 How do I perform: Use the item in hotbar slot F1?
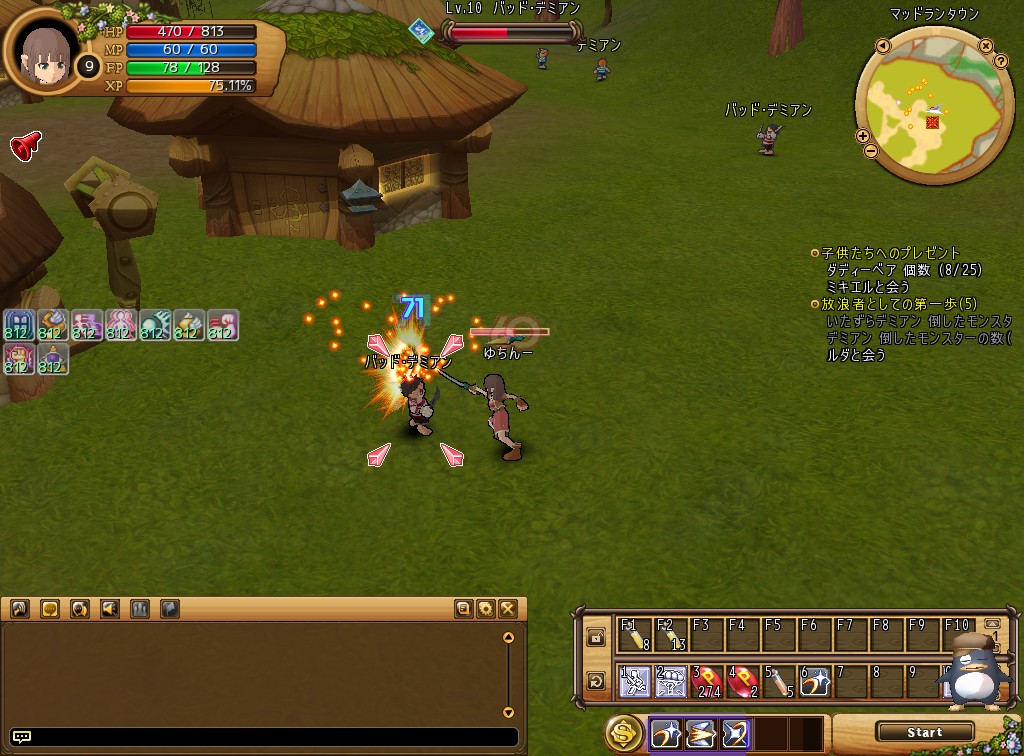635,635
